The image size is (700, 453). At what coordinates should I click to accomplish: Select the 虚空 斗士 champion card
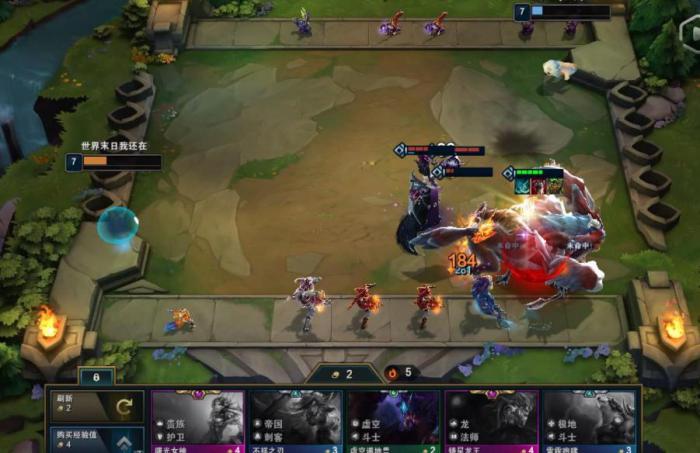pyautogui.click(x=393, y=421)
